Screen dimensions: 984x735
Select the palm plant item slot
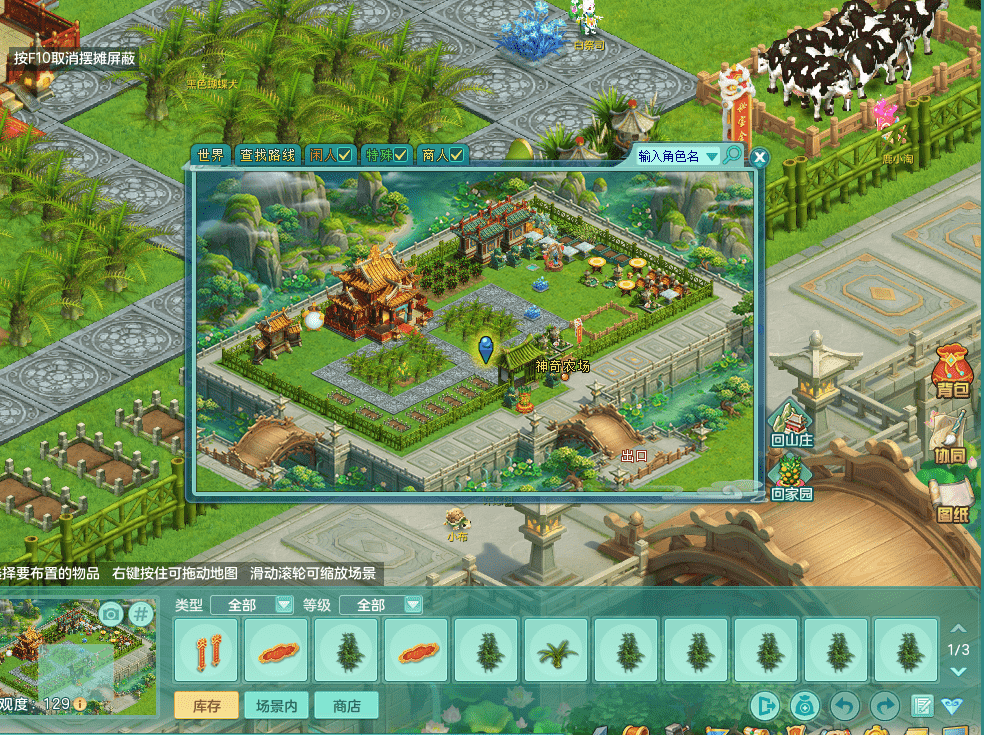(x=557, y=649)
